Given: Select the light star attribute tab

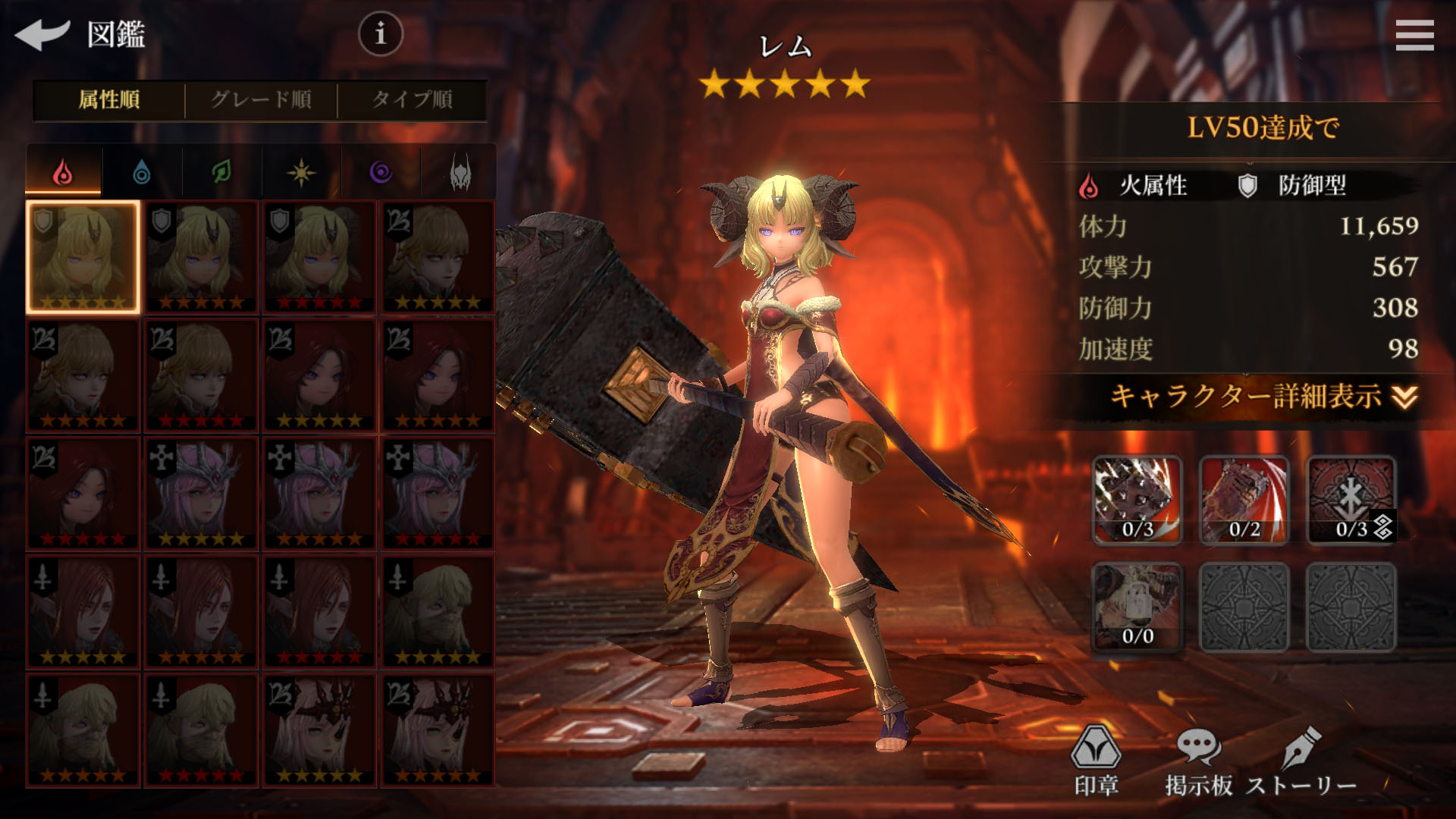Looking at the screenshot, I should (x=301, y=173).
